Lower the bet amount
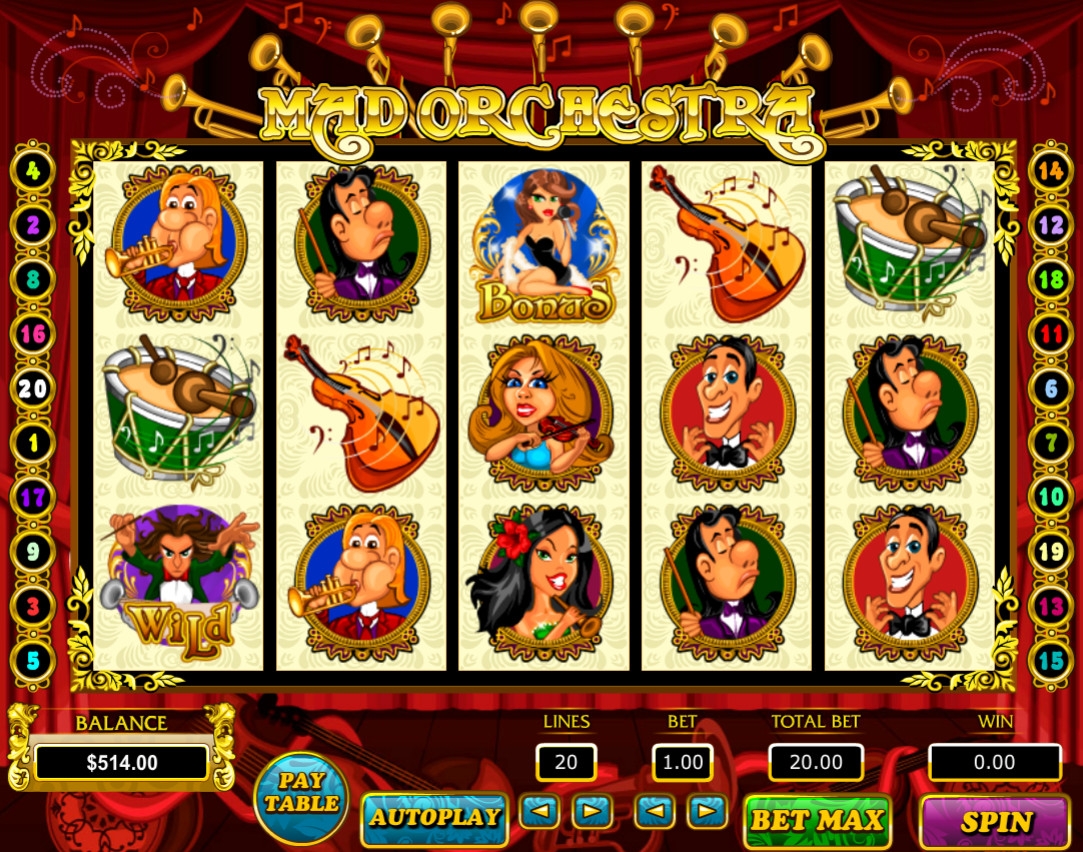 (x=655, y=811)
